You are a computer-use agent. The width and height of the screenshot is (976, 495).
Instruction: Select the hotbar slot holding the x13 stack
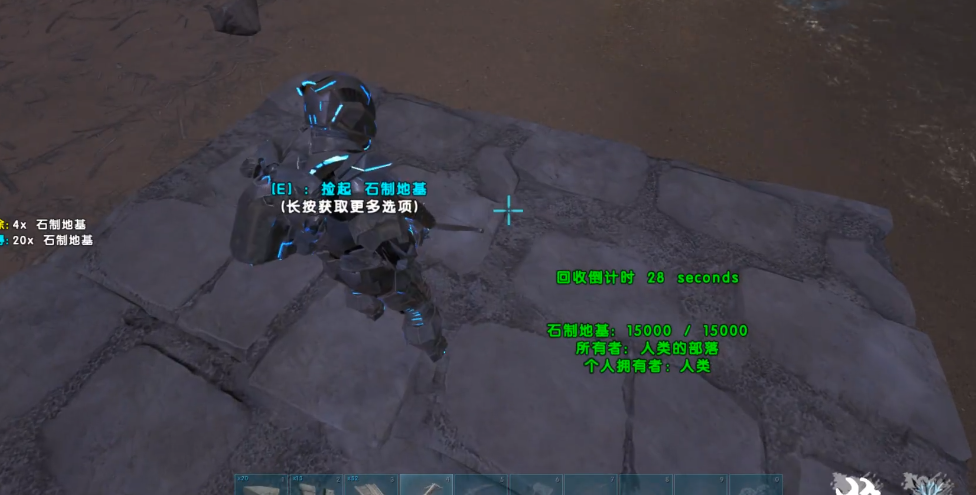click(316, 486)
